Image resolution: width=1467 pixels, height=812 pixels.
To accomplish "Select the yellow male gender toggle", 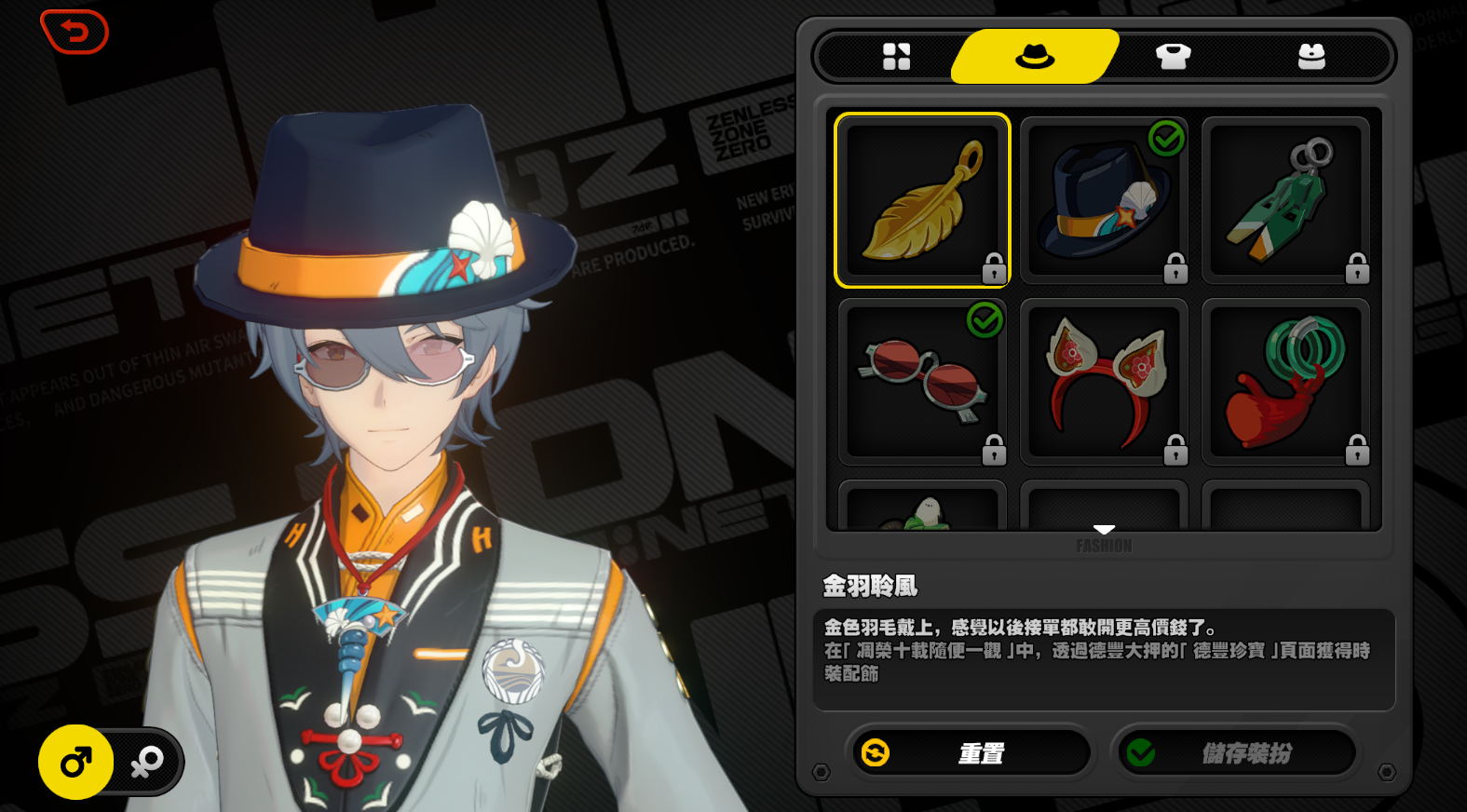I will [x=76, y=763].
